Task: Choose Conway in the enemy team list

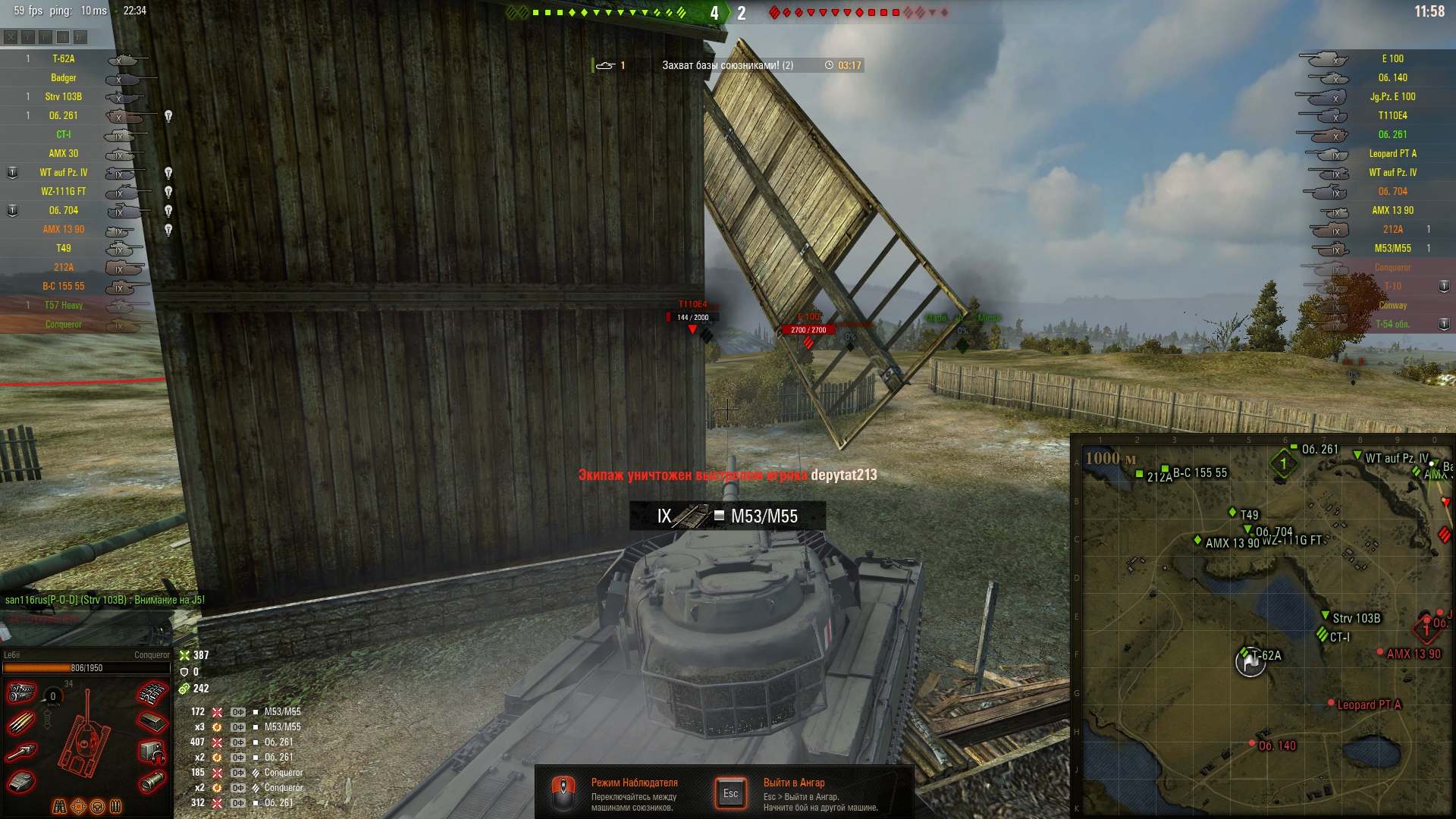Action: (x=1392, y=306)
